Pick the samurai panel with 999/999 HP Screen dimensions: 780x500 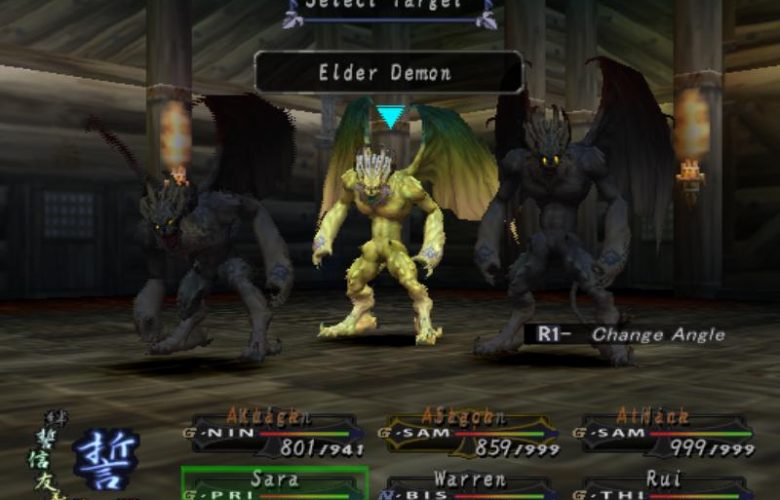(x=664, y=431)
